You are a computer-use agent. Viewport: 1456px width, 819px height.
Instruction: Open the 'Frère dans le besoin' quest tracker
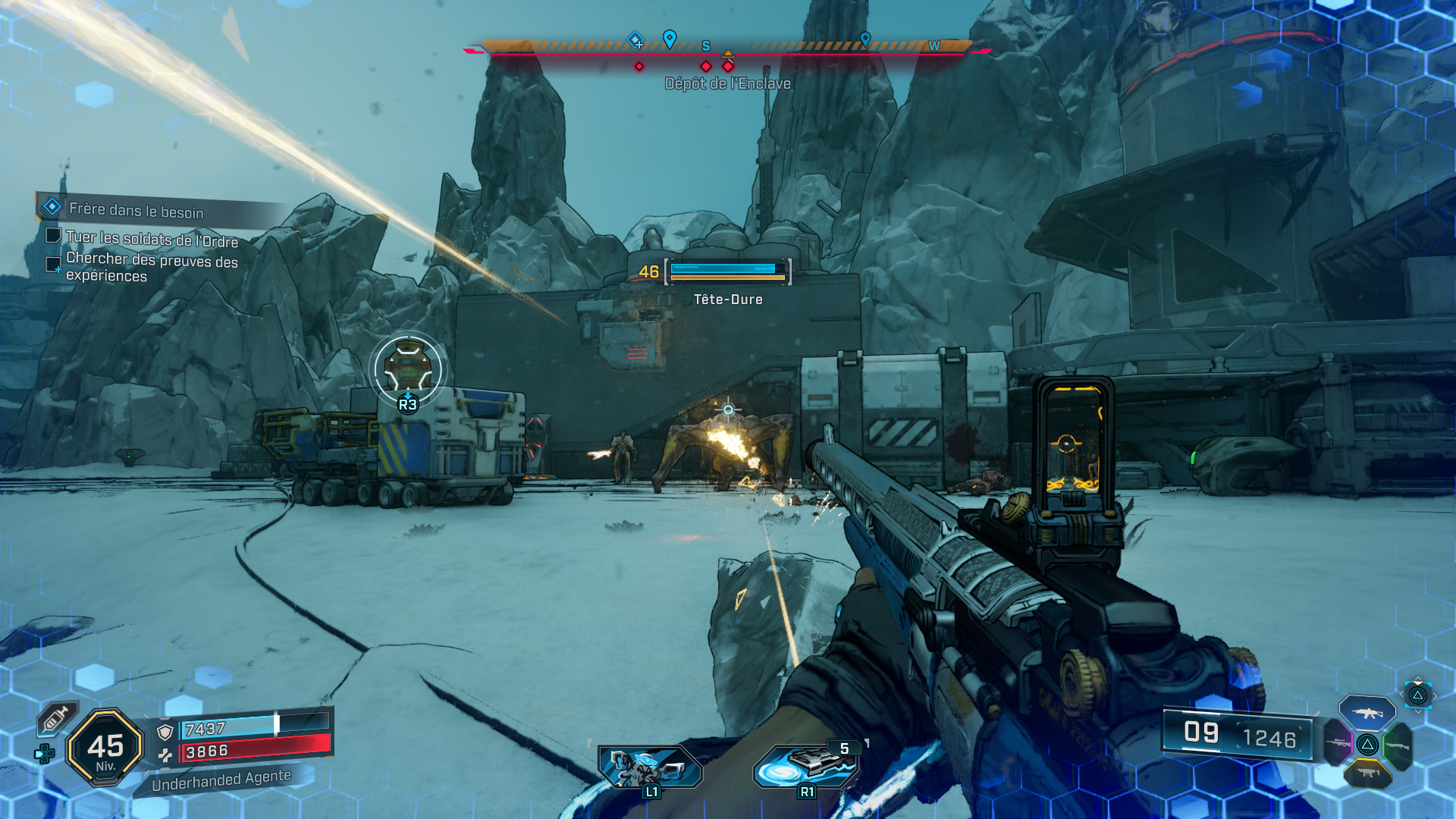click(136, 210)
